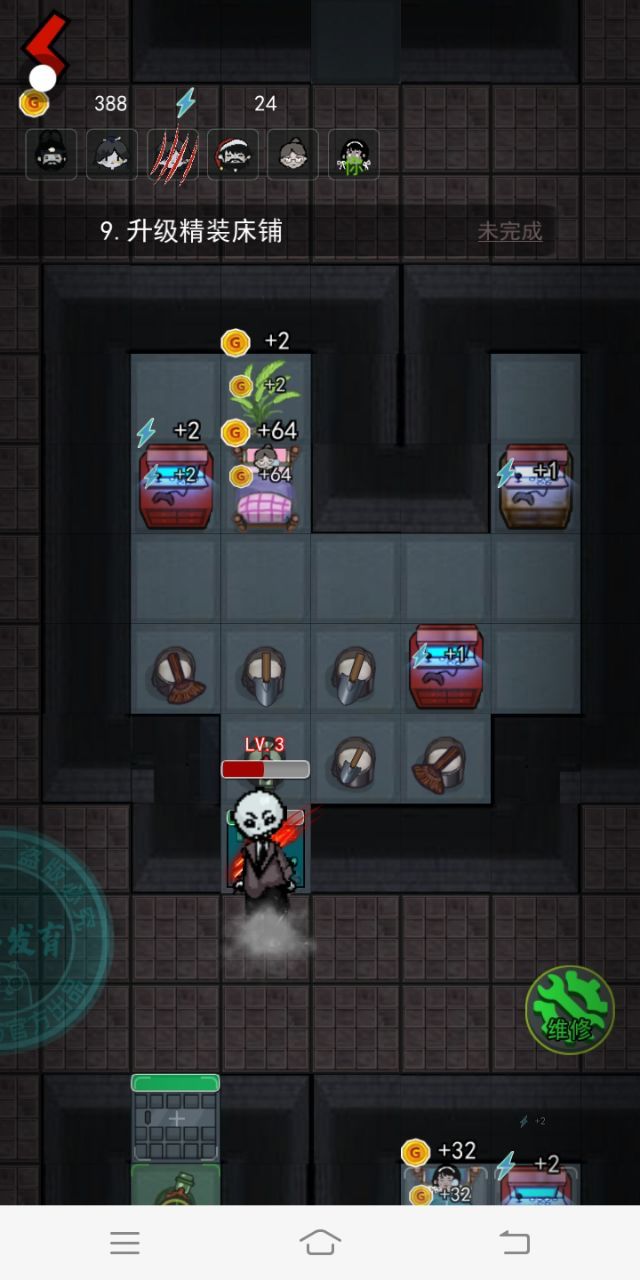Select the green-marked player portrait
This screenshot has width=640, height=1280.
[354, 155]
